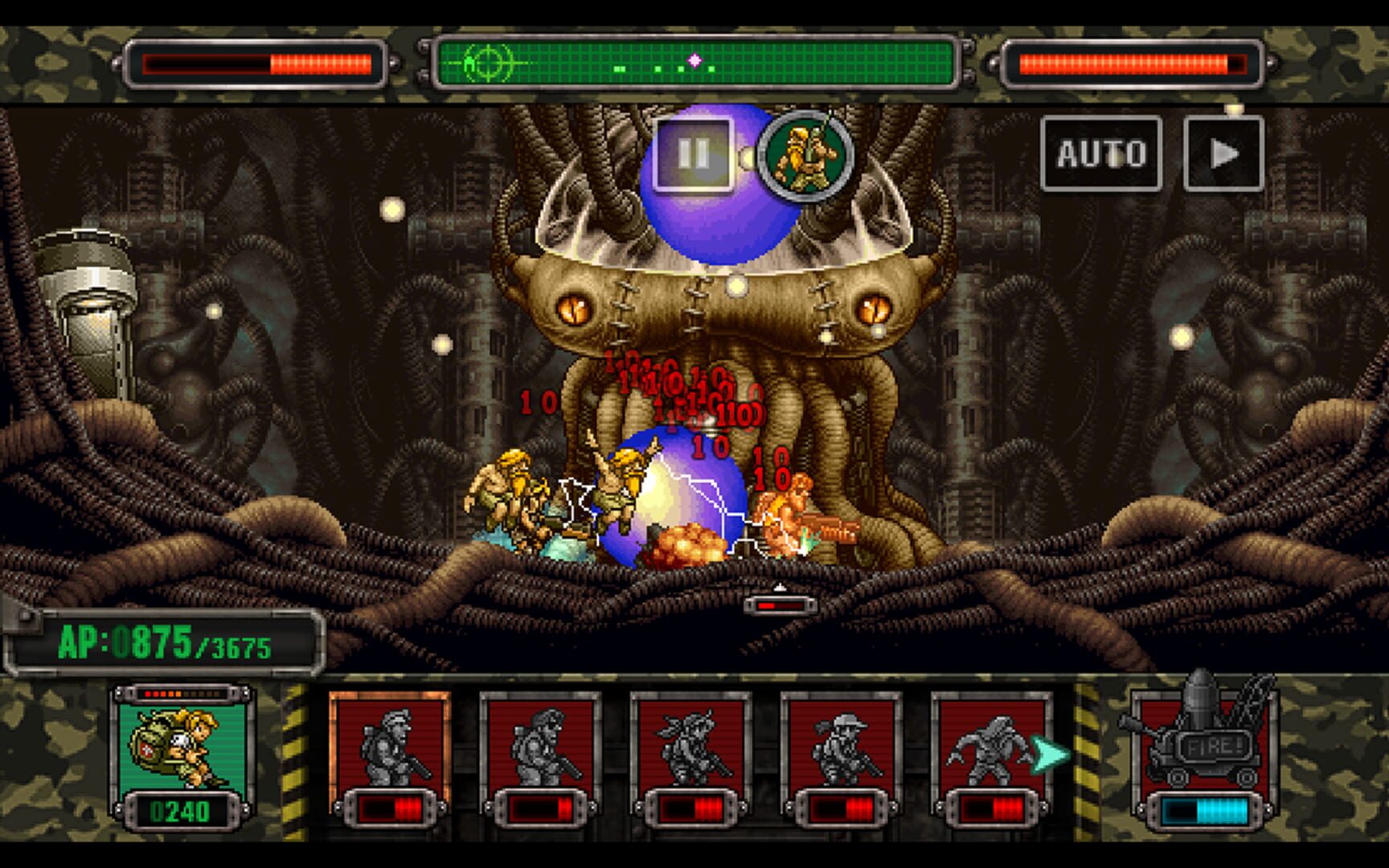Select the POW backpack character portrait
The width and height of the screenshot is (1389, 868).
tap(178, 749)
